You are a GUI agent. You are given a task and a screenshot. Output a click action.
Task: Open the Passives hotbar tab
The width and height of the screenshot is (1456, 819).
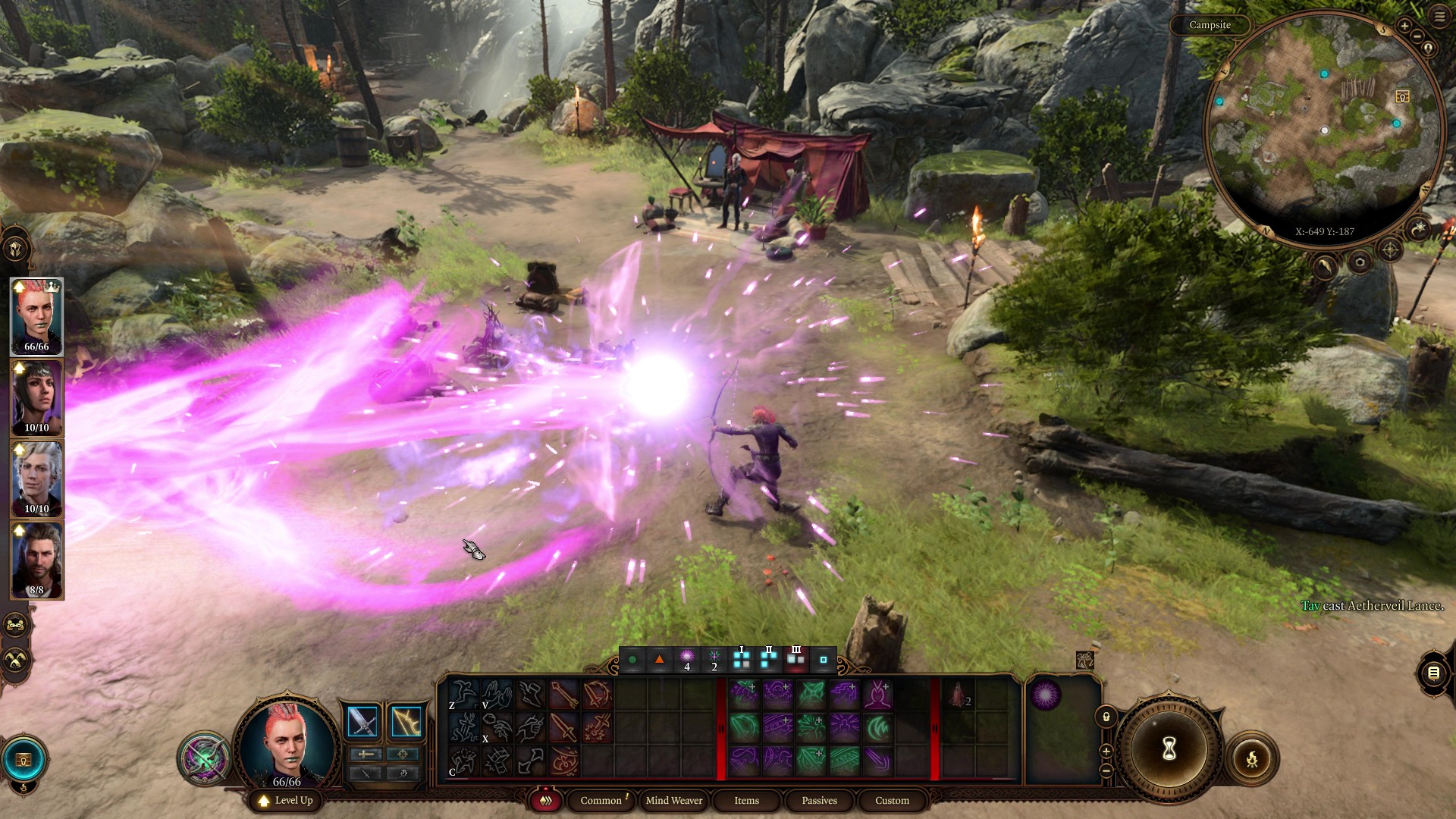point(819,801)
